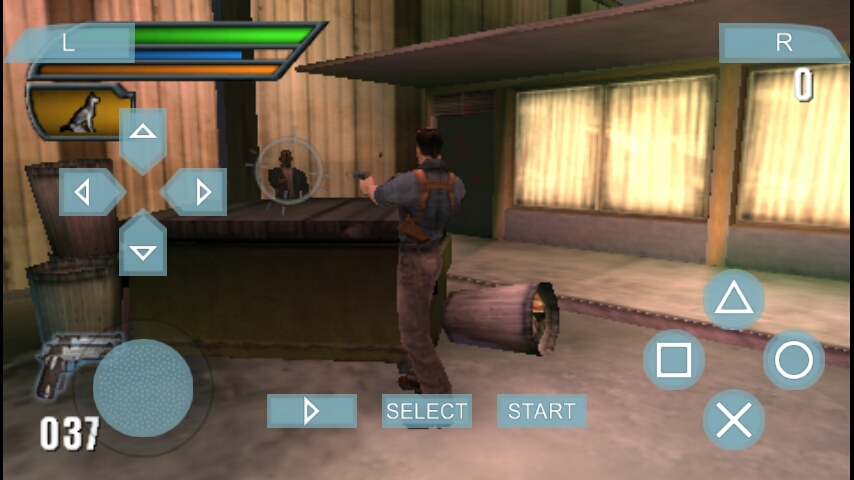Tap the R shoulder button overlay
The image size is (854, 480).
(x=782, y=43)
